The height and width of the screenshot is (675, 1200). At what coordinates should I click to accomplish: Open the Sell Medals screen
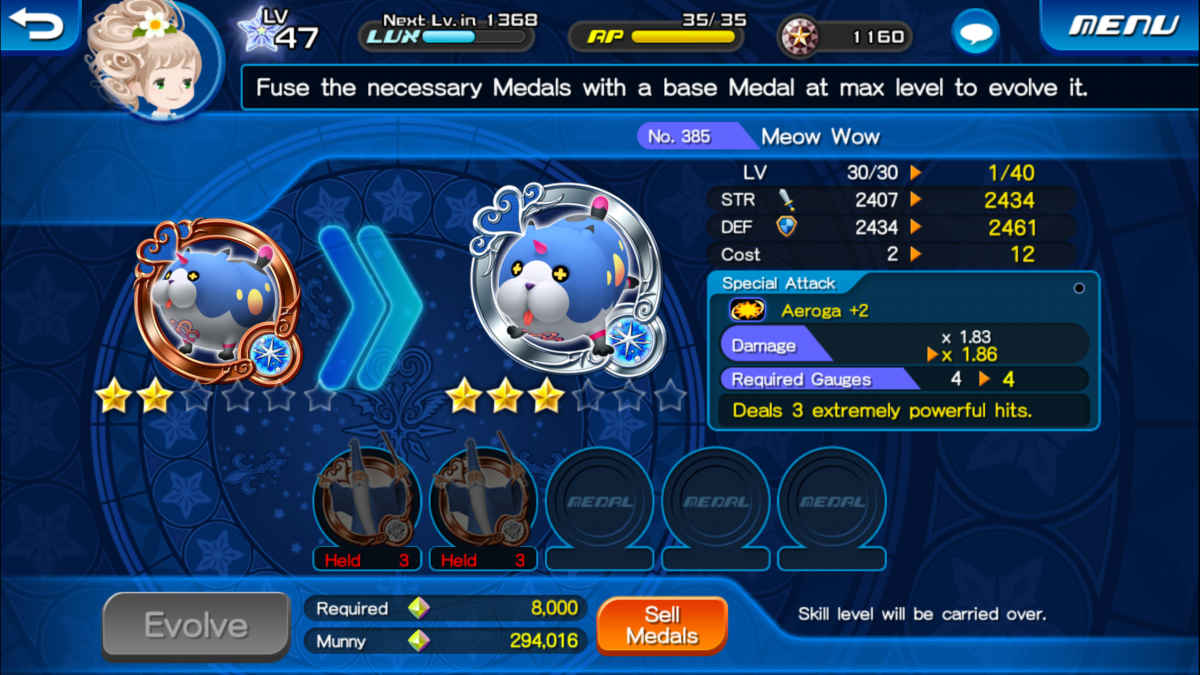click(x=661, y=625)
